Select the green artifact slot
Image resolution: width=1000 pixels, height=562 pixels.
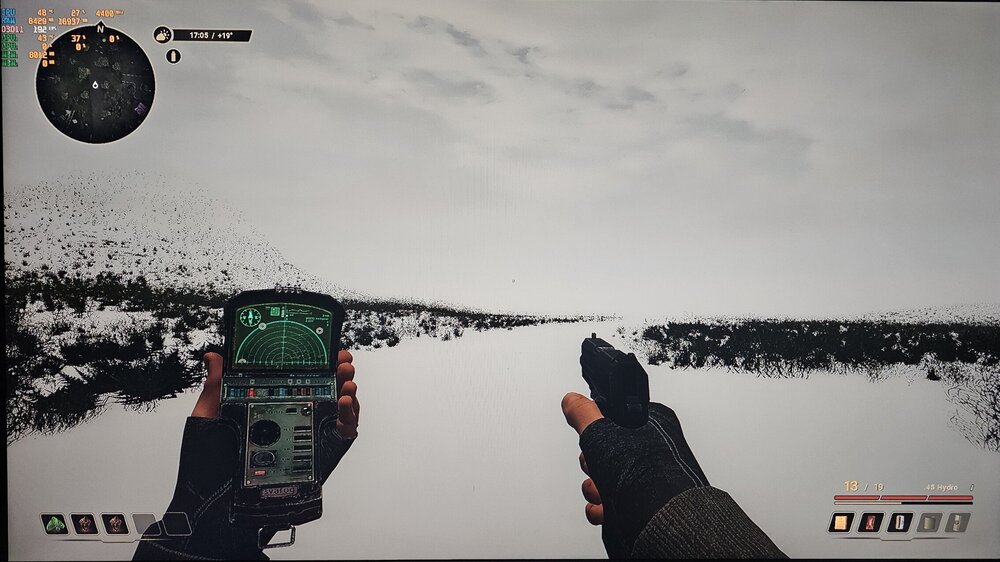click(x=55, y=523)
